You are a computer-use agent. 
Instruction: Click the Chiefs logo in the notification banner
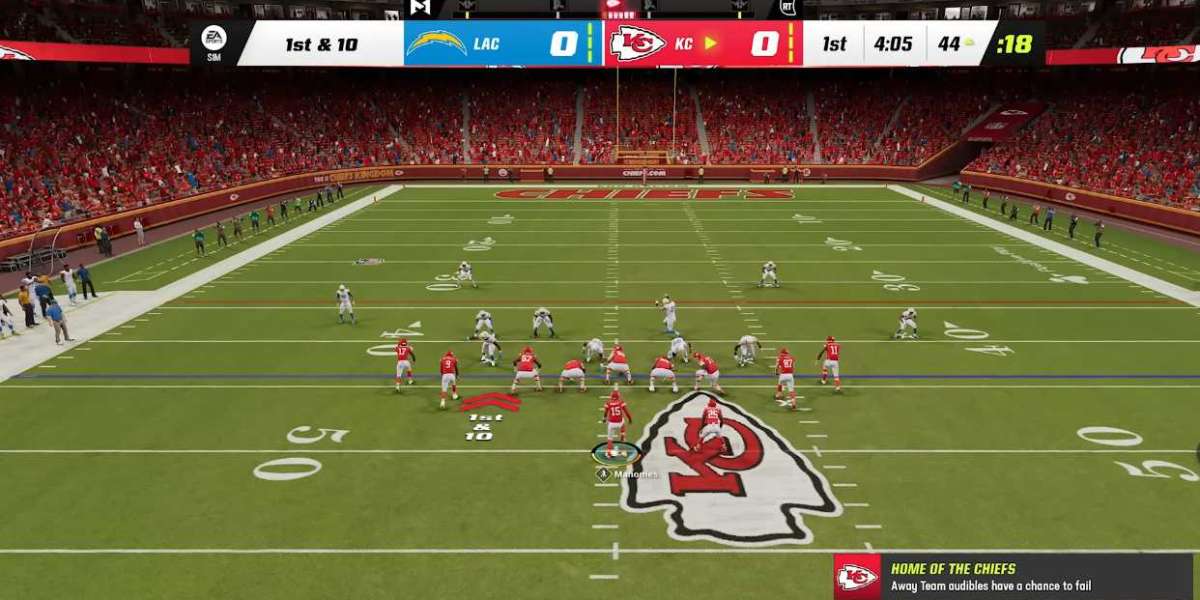tap(857, 577)
